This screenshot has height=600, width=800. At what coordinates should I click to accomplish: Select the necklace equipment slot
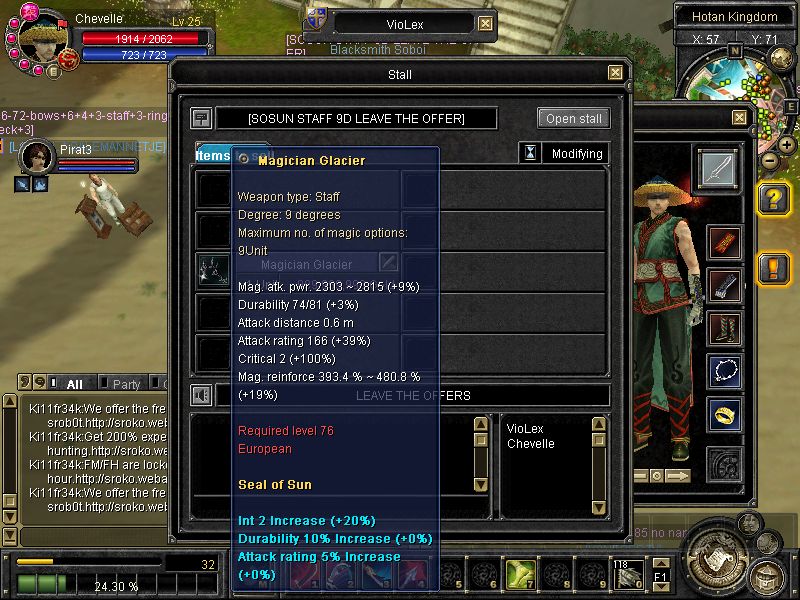(x=725, y=371)
